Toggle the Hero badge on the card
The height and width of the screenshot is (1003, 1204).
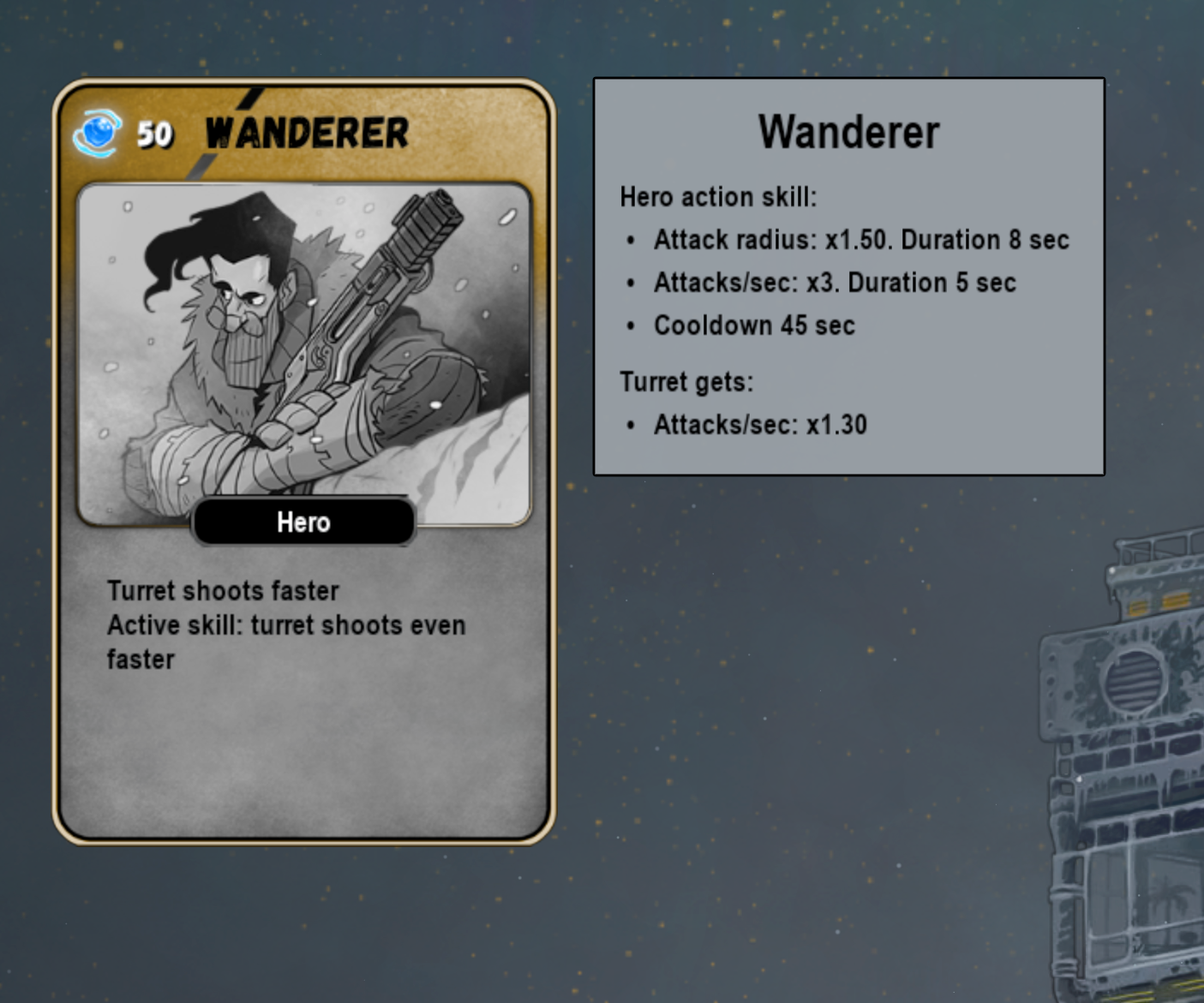click(303, 522)
